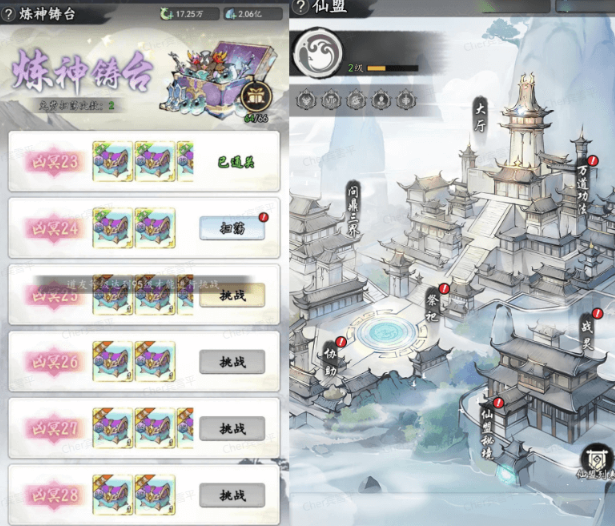Image resolution: width=615 pixels, height=526 pixels.
Task: Click the 仙盟 swirl emblem
Action: (318, 54)
